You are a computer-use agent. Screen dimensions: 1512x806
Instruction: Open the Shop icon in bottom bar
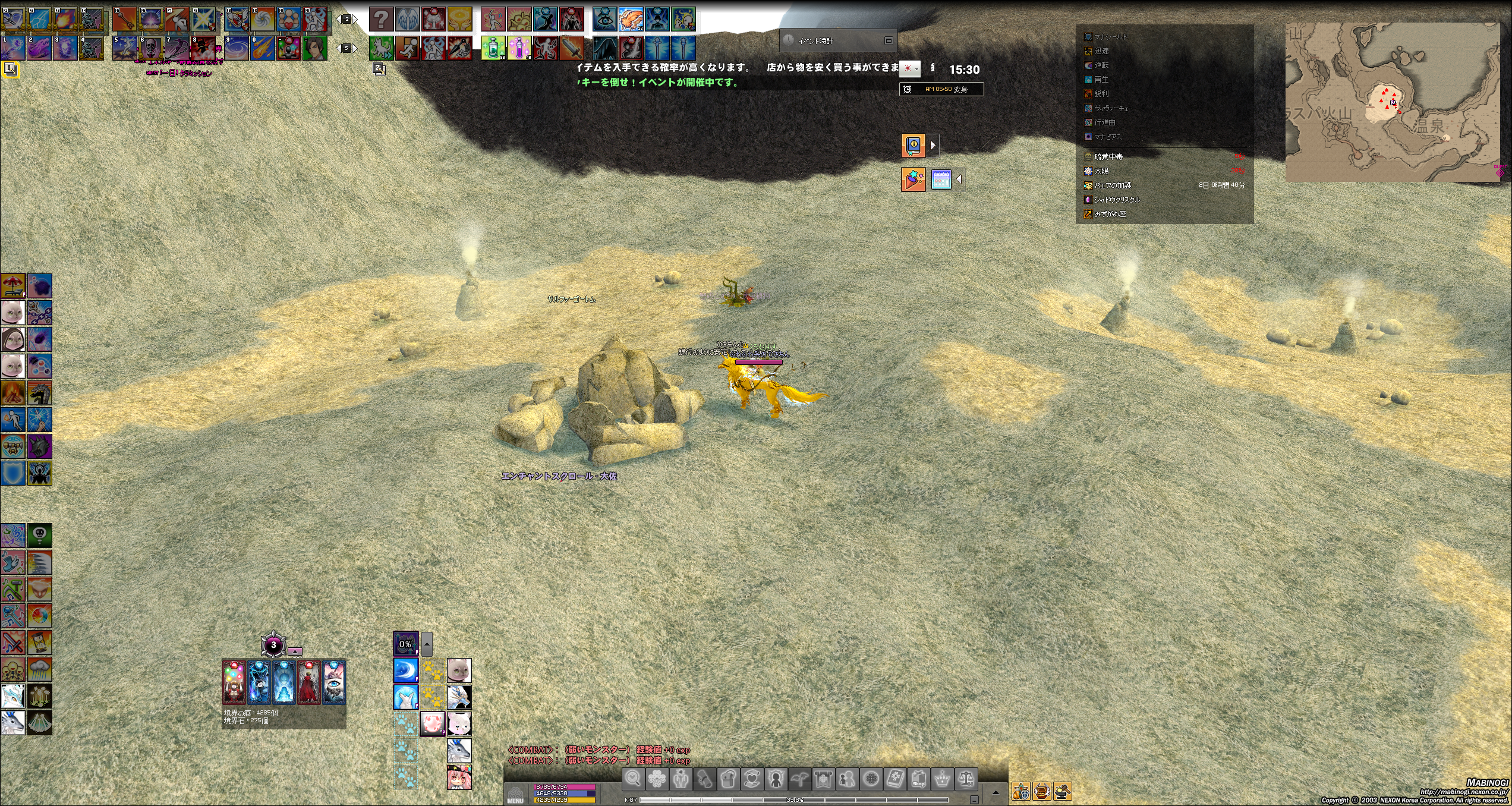[x=918, y=779]
